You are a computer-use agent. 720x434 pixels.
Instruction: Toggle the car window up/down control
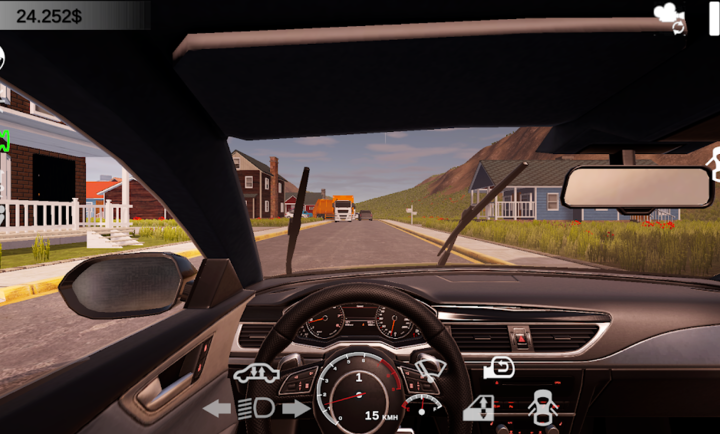point(479,407)
